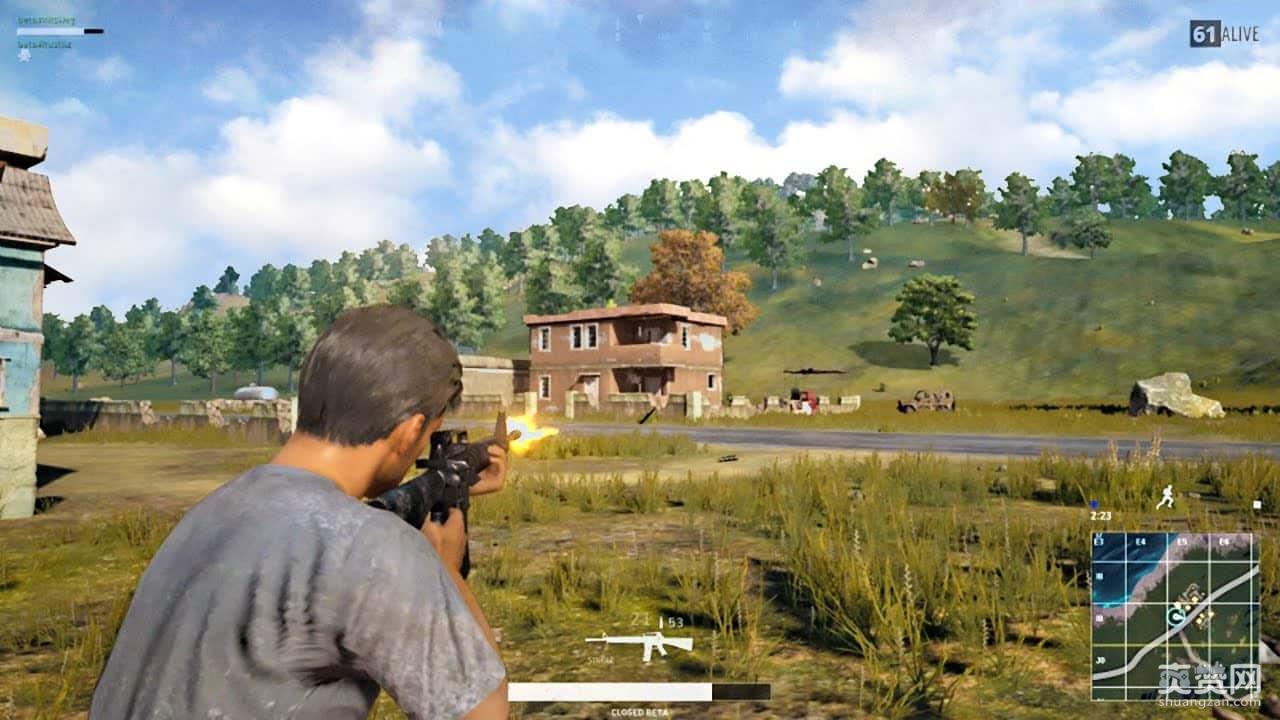Click the player direction marker on the minimap
Image resolution: width=1280 pixels, height=720 pixels.
[1177, 616]
